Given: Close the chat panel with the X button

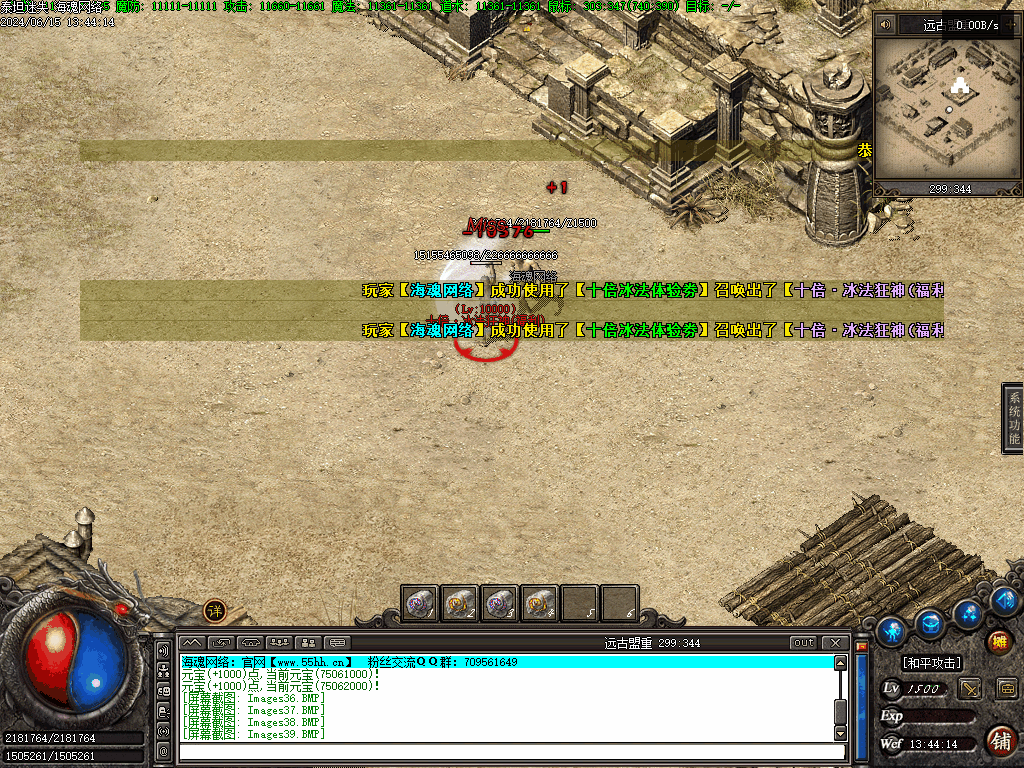Looking at the screenshot, I should tap(835, 643).
